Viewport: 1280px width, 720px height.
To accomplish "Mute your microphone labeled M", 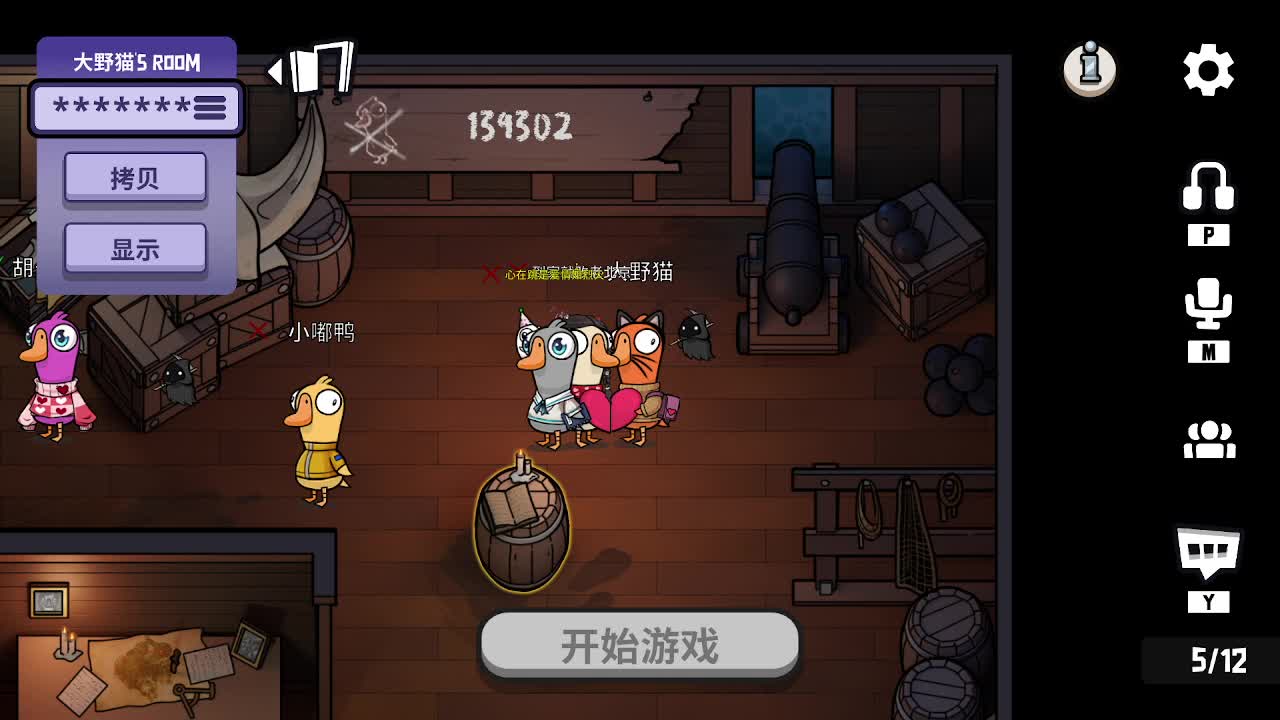I will pos(1210,352).
